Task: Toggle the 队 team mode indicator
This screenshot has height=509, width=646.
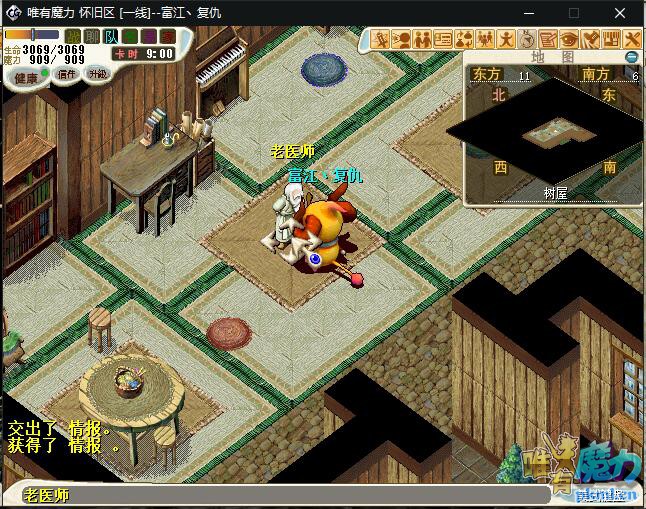Action: click(x=110, y=37)
